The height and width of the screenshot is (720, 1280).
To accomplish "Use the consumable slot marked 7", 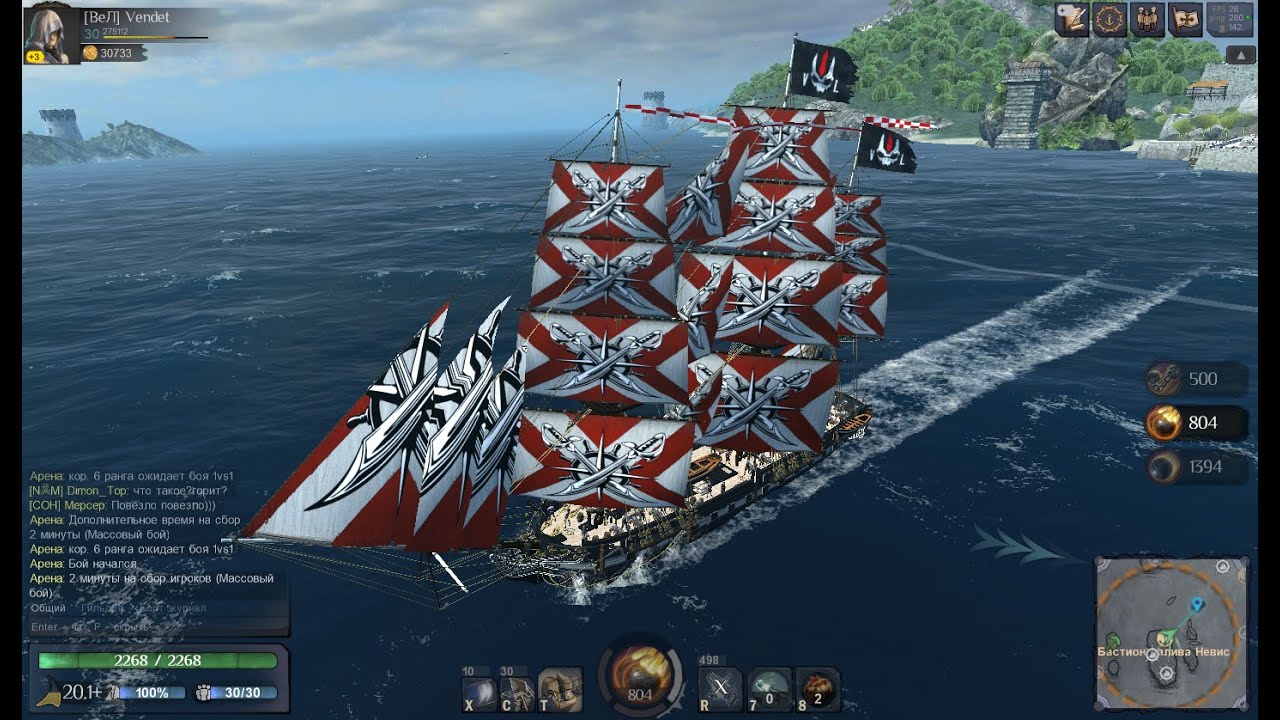I will coord(769,688).
